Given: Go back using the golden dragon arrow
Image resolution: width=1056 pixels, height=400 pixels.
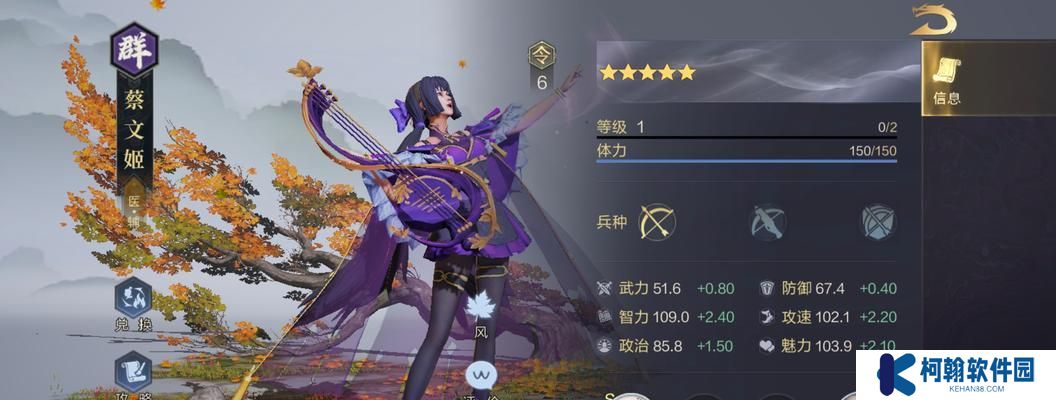Looking at the screenshot, I should tap(932, 21).
